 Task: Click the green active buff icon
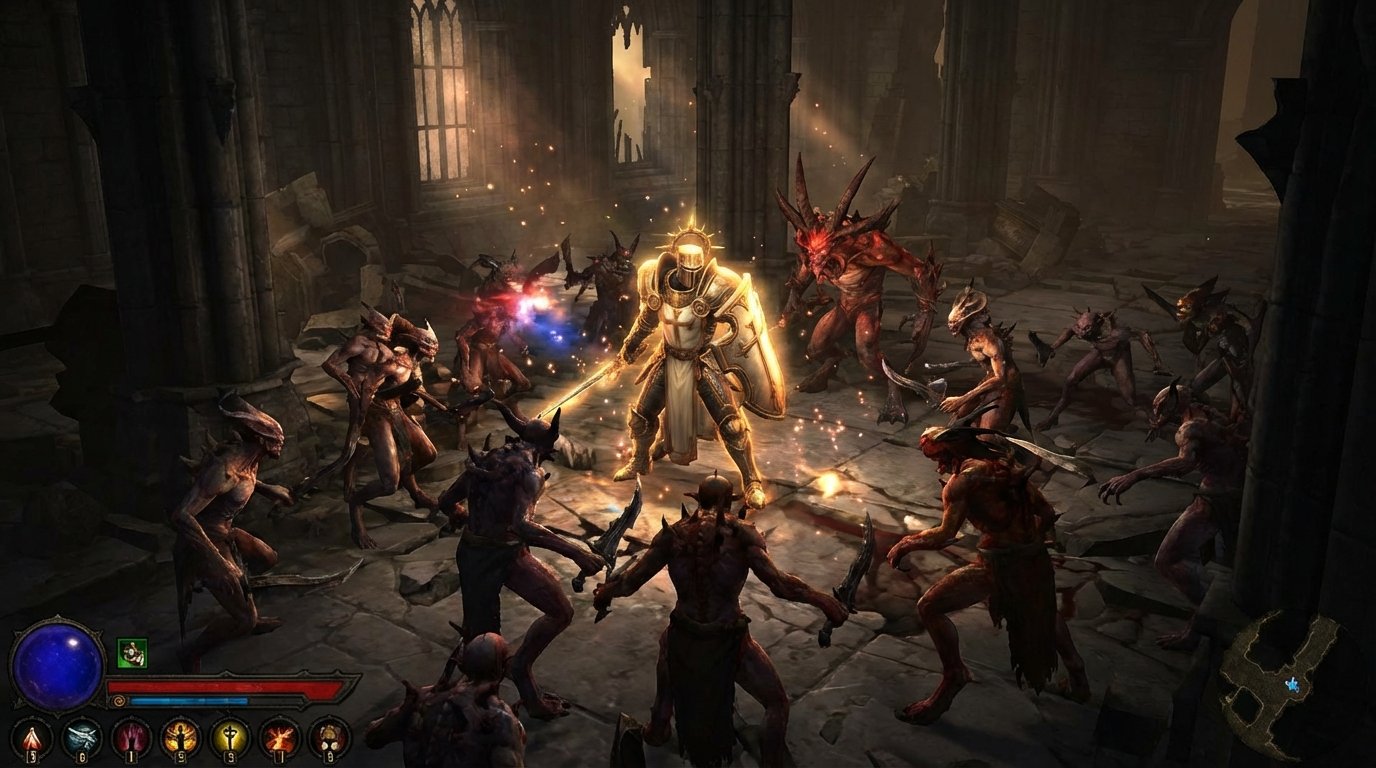[x=132, y=653]
